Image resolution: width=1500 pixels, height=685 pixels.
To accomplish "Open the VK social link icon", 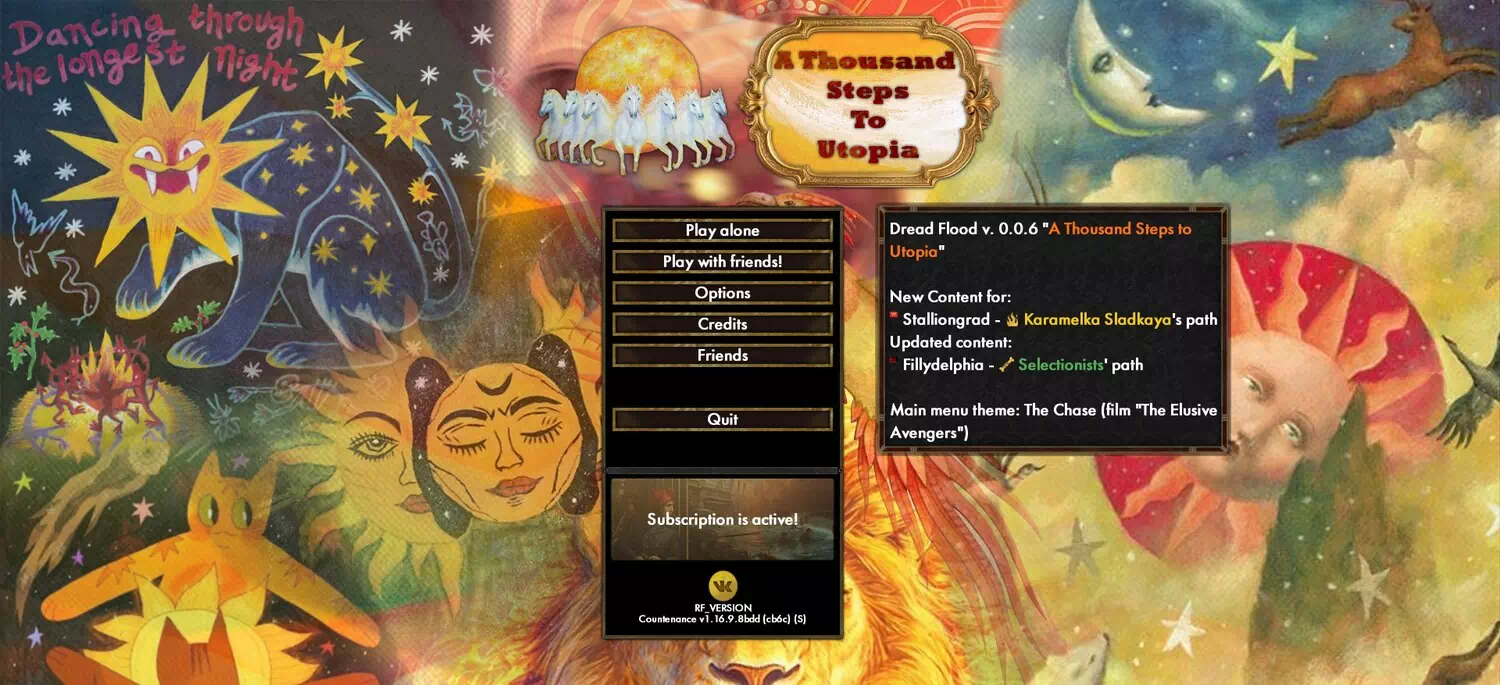I will point(722,586).
